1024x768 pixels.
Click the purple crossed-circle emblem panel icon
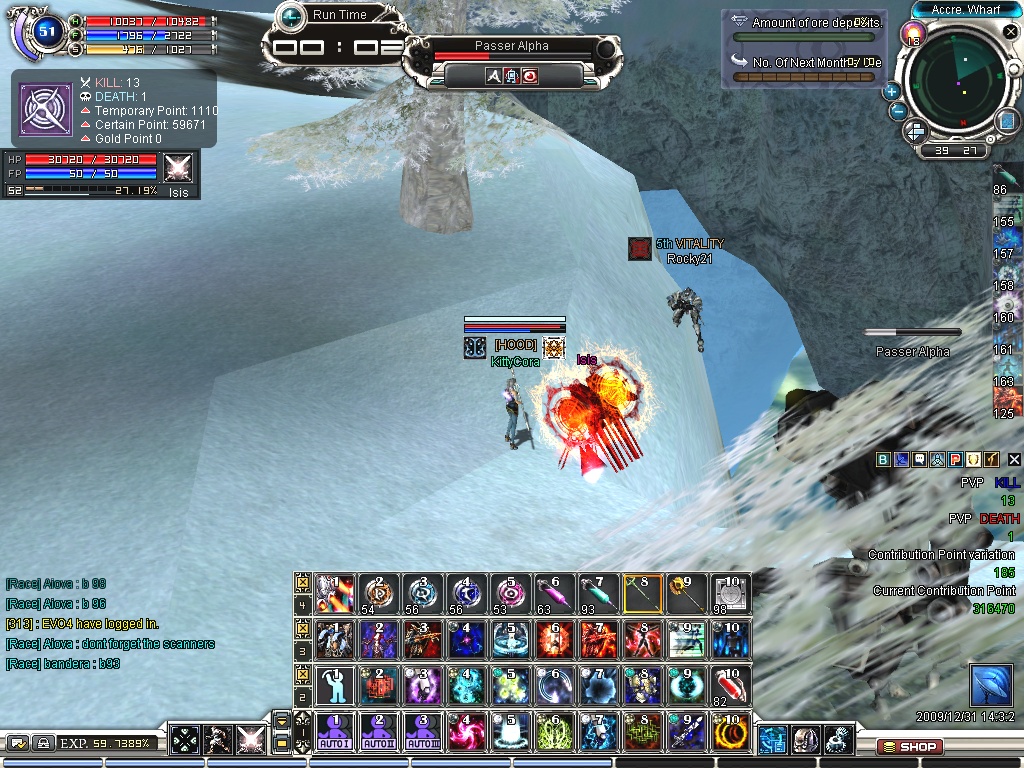[44, 108]
